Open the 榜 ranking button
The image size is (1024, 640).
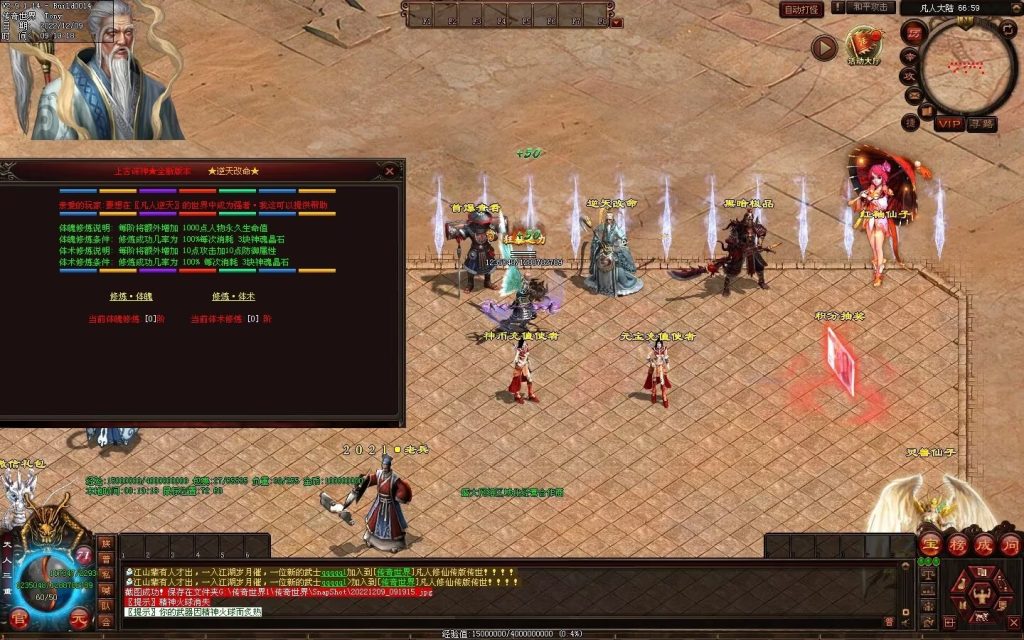coord(957,545)
